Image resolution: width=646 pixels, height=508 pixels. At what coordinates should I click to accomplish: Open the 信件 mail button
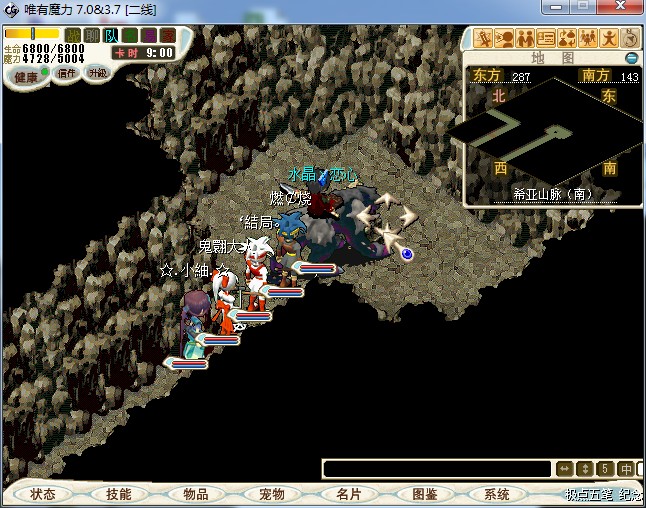click(67, 73)
